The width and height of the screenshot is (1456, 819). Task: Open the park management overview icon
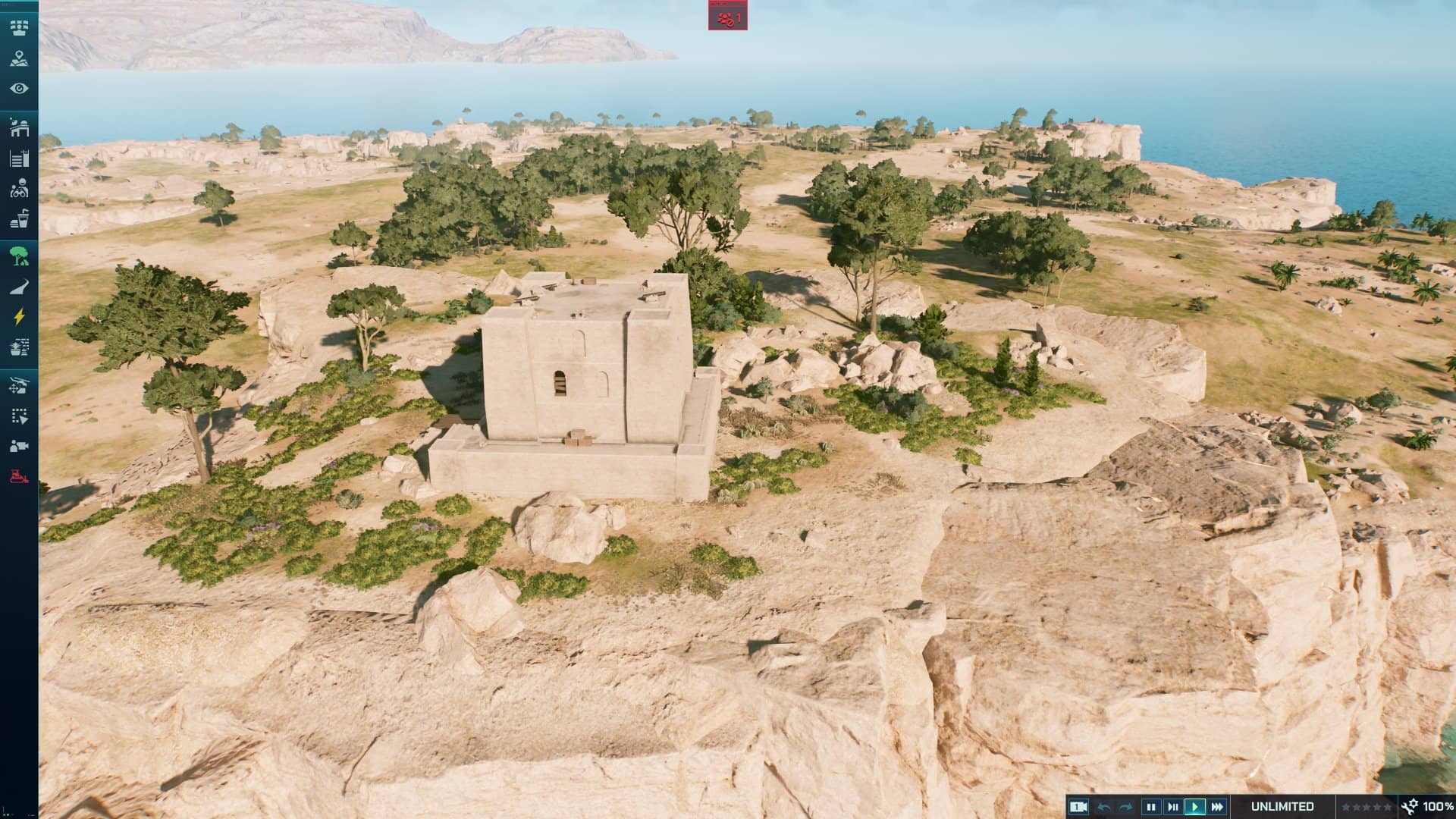point(19,28)
